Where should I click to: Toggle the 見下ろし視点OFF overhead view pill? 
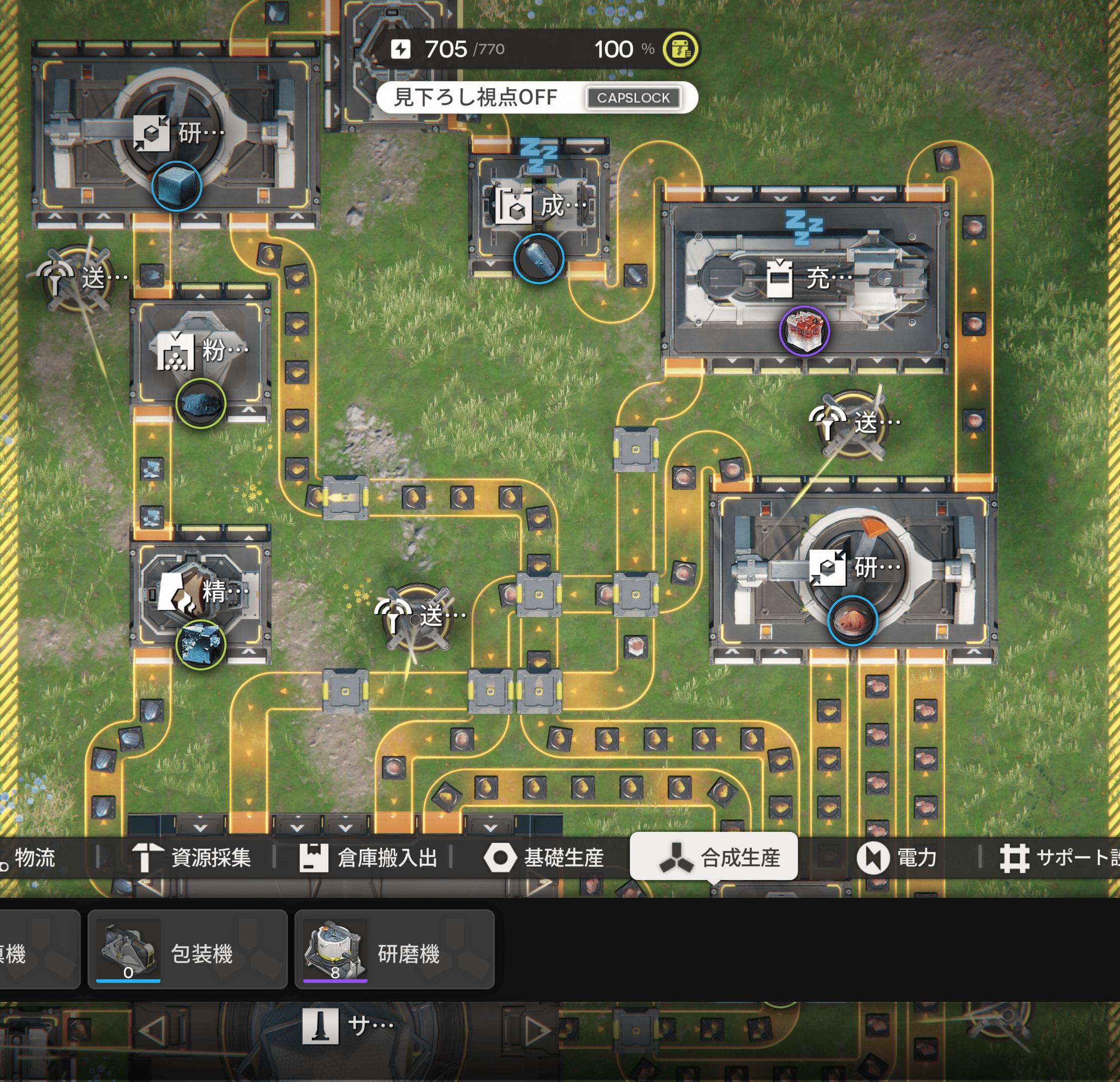tap(536, 97)
